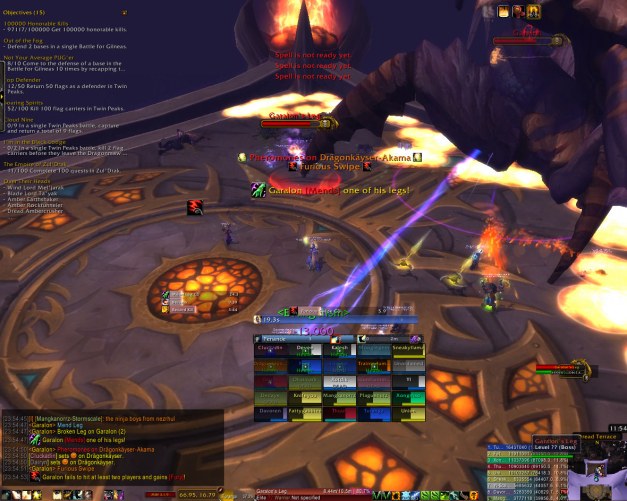The width and height of the screenshot is (627, 501).
Task: Click the first buff icon at top right
Action: (503, 12)
